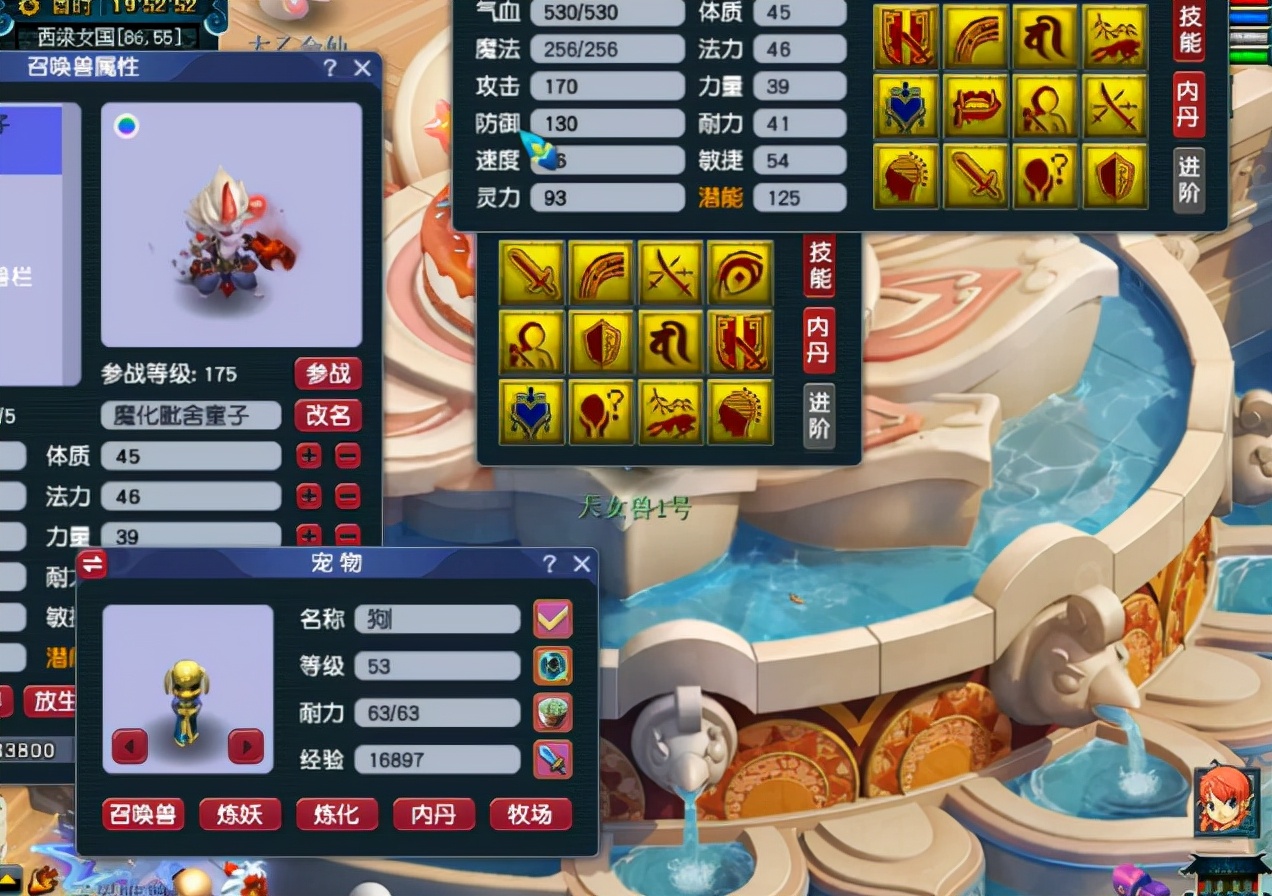This screenshot has width=1272, height=896.
Task: Open the 召唤兽 button in the pet window
Action: 143,814
